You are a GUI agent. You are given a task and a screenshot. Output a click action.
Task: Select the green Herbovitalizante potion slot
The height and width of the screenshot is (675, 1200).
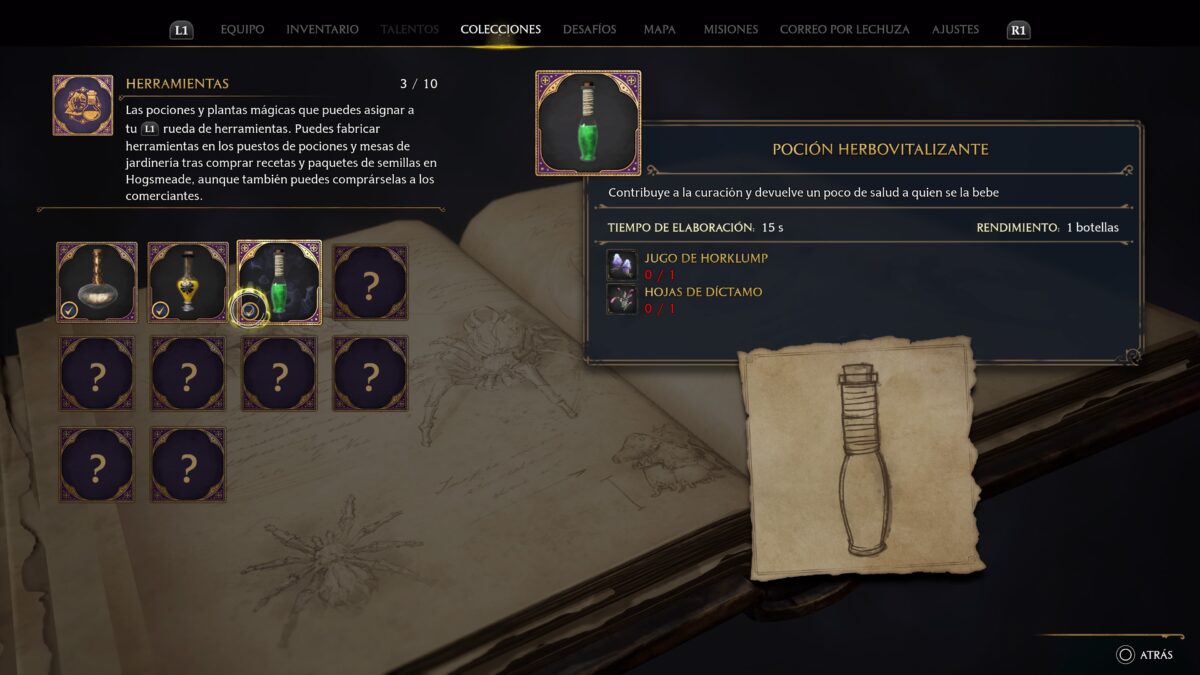click(280, 282)
